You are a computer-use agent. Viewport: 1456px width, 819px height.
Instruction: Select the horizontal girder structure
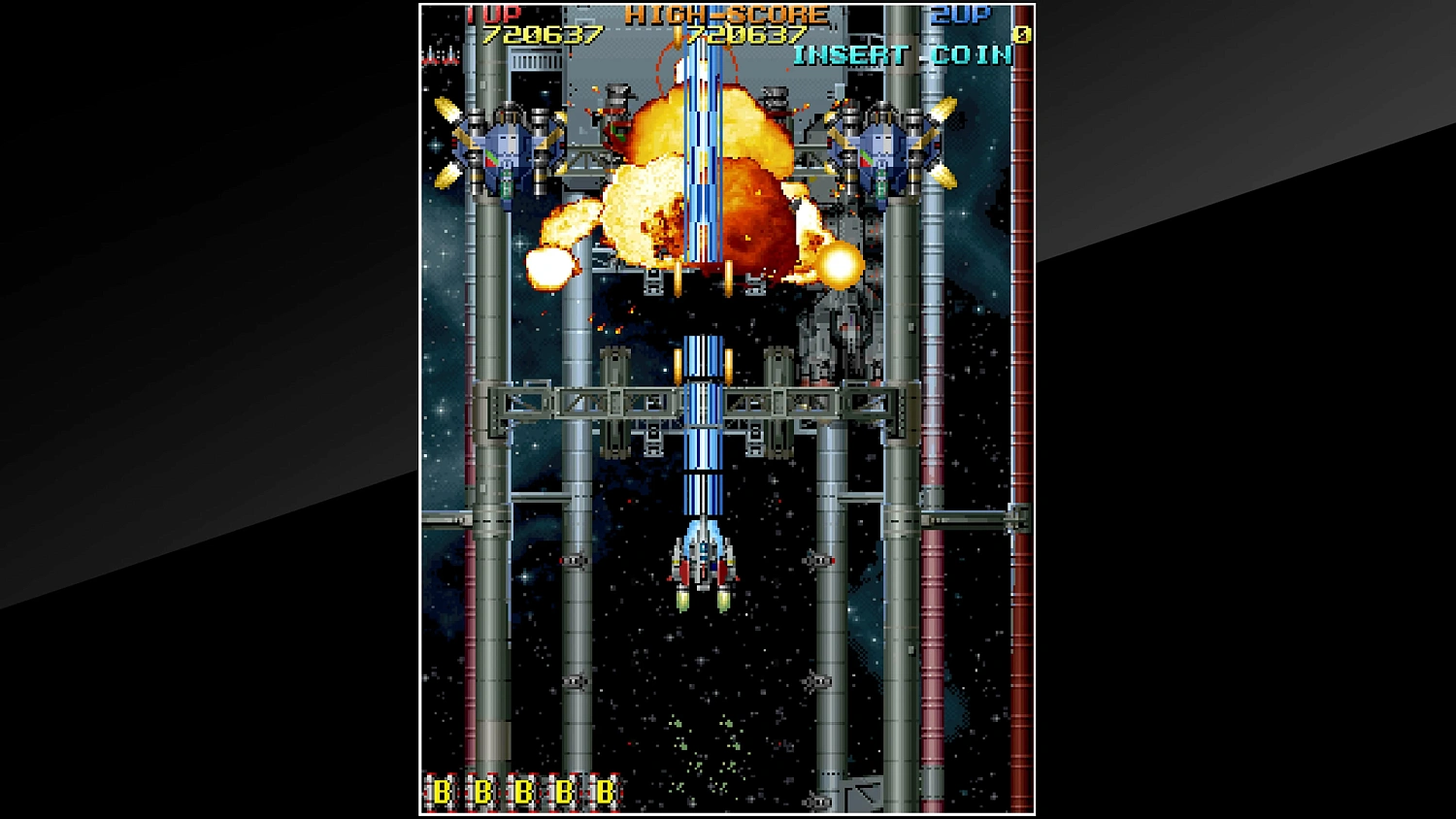(582, 403)
